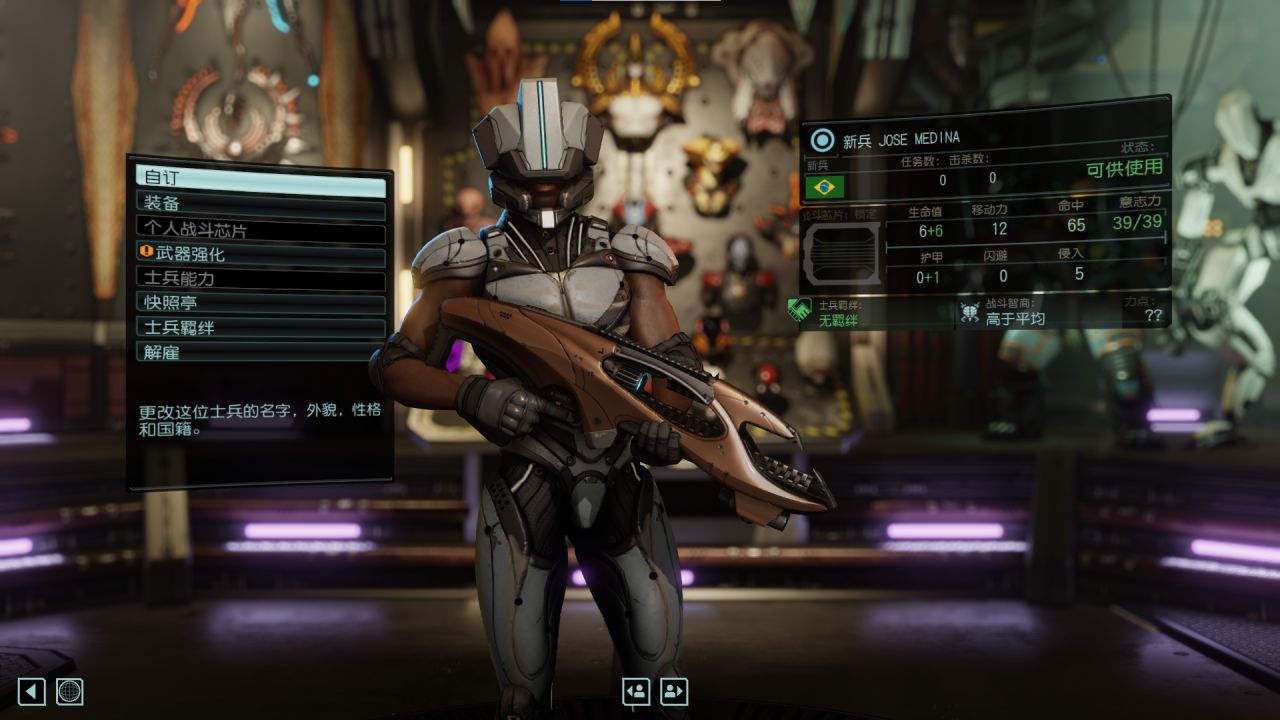
Task: Switch to previous soldier
Action: coord(636,691)
